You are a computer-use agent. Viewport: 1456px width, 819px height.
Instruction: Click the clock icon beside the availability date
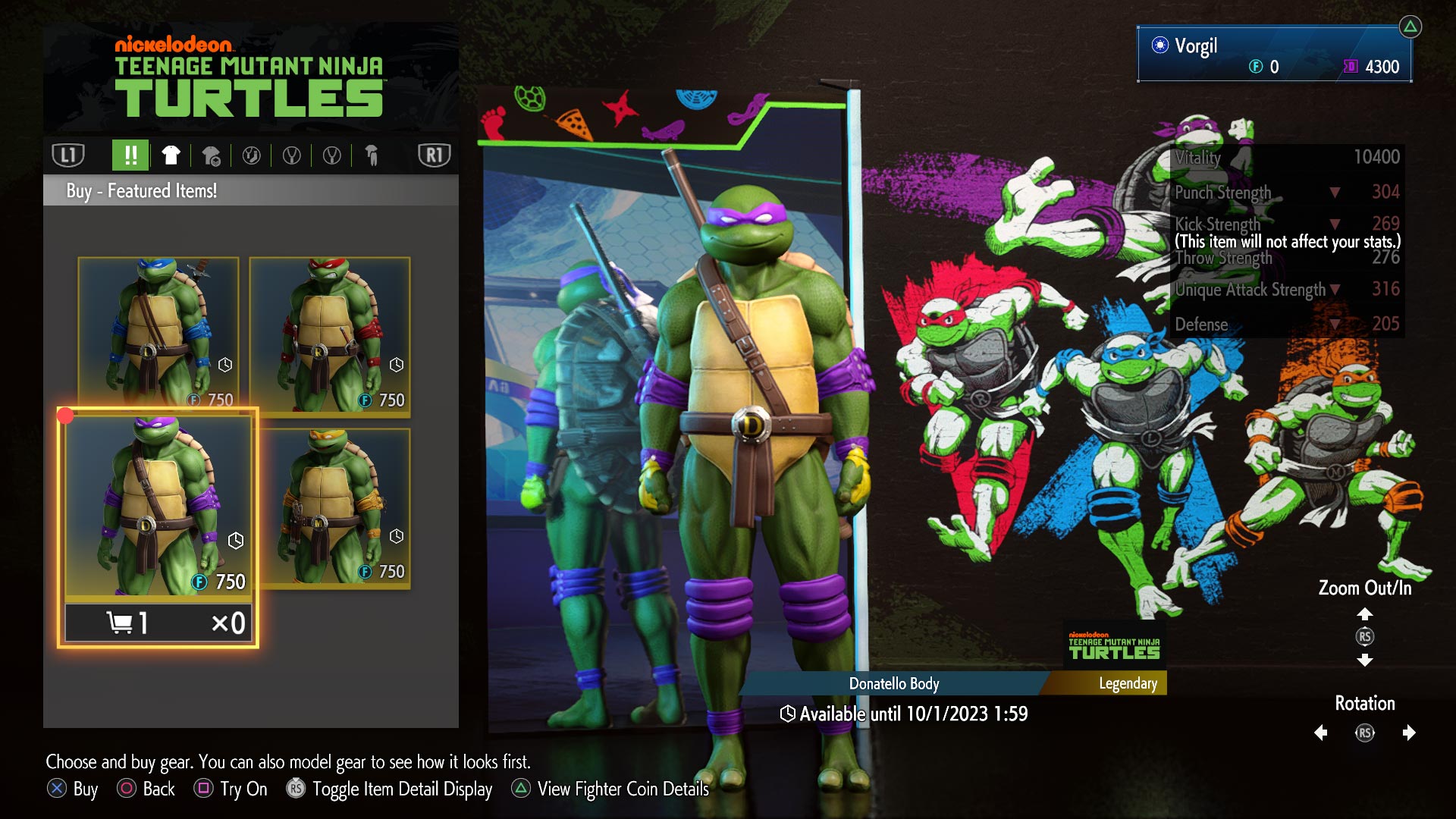(x=788, y=713)
